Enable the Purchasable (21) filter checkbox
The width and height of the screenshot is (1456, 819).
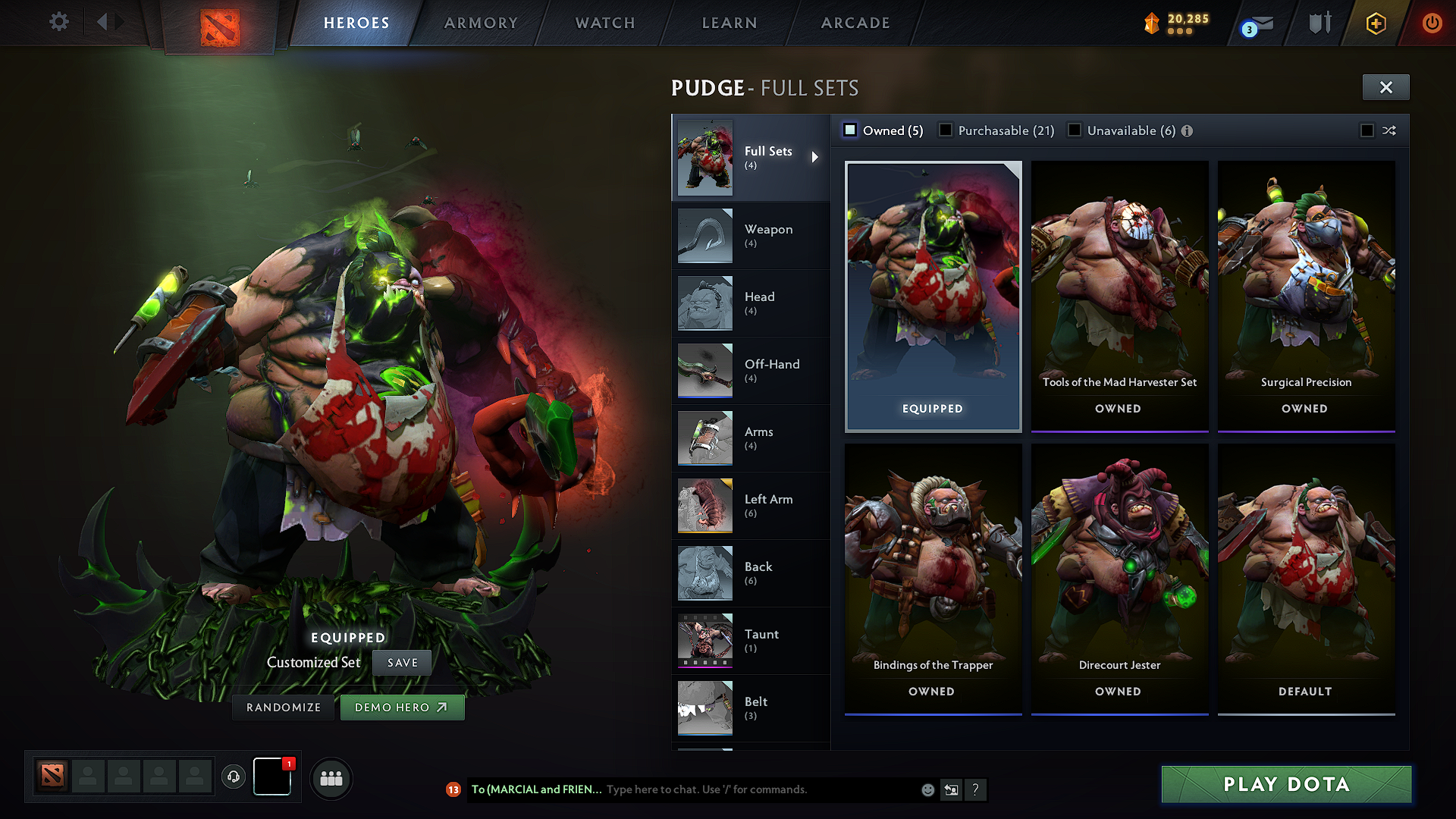coord(946,130)
